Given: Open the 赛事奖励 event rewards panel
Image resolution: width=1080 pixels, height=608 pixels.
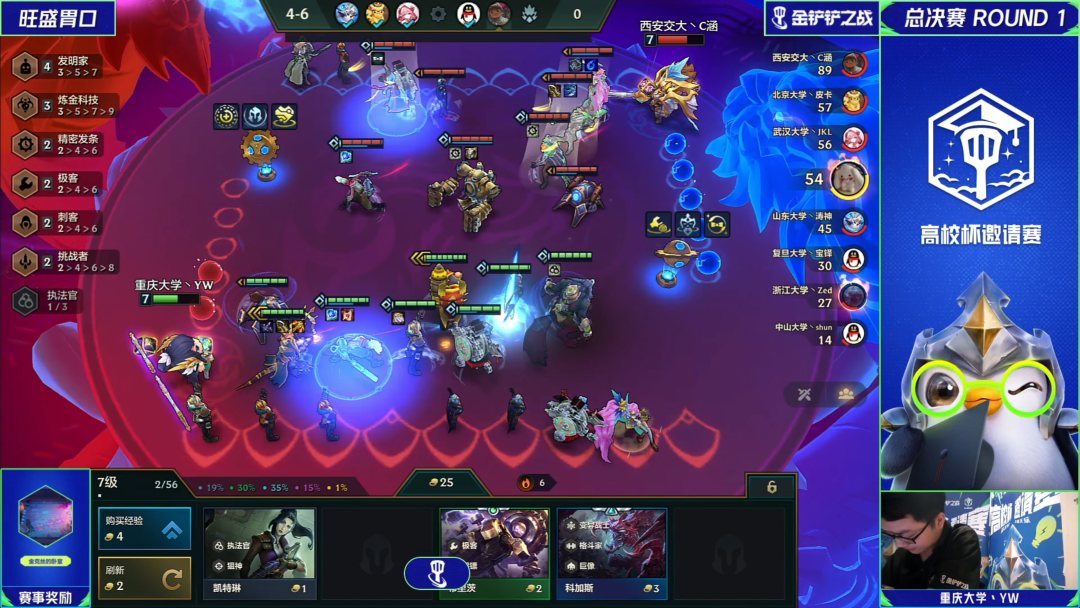Looking at the screenshot, I should (45, 540).
